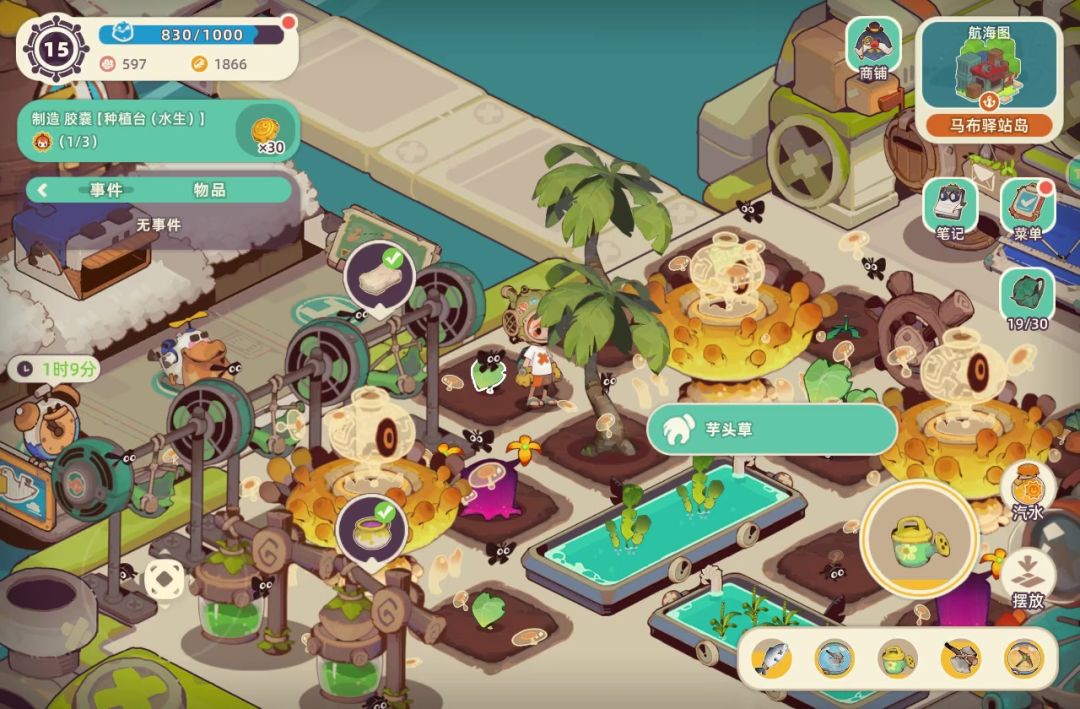Viewport: 1080px width, 709px height.
Task: Select the watering can in the toolbar
Action: (x=897, y=657)
